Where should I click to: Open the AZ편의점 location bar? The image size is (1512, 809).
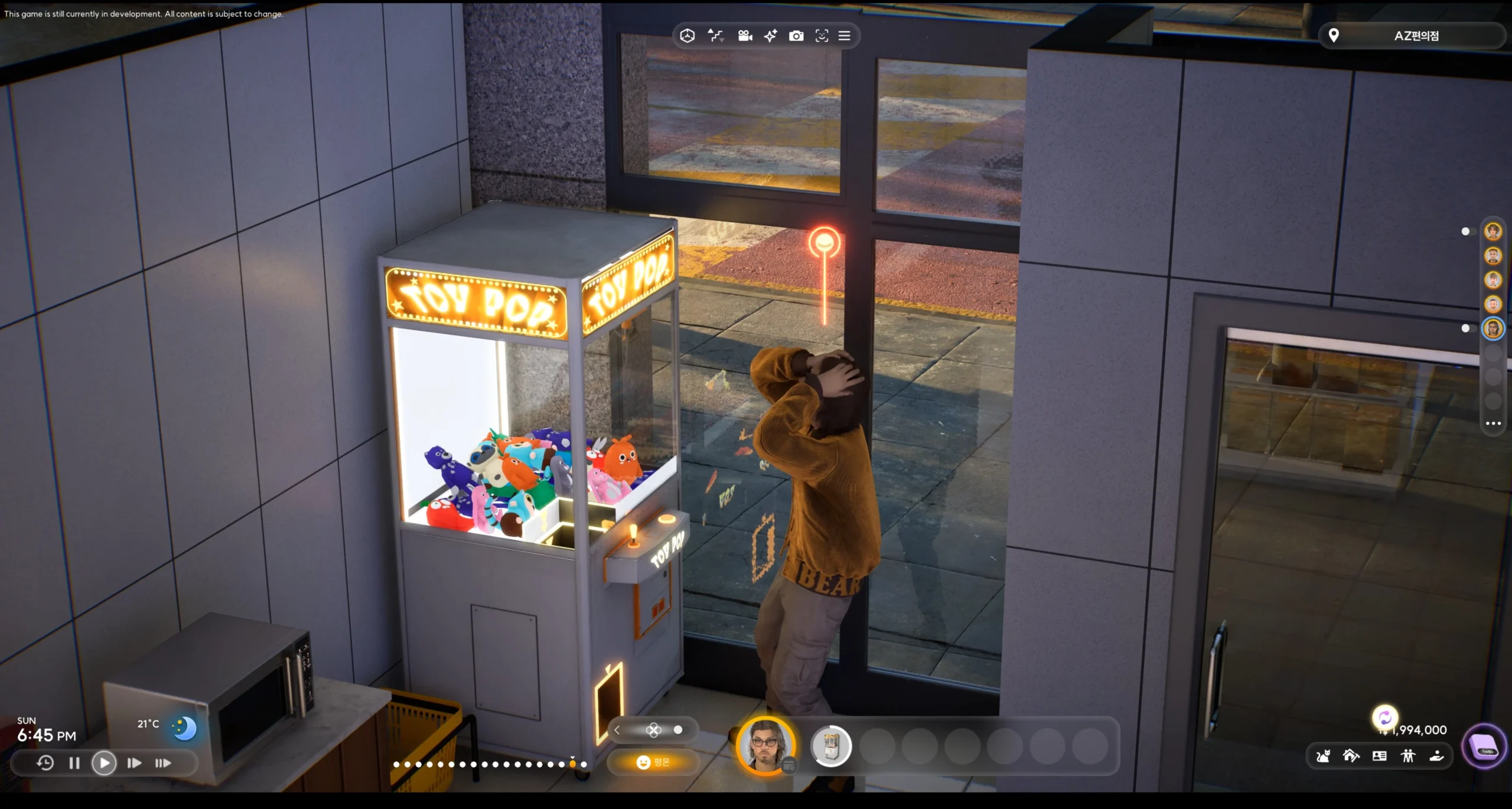pos(1412,35)
